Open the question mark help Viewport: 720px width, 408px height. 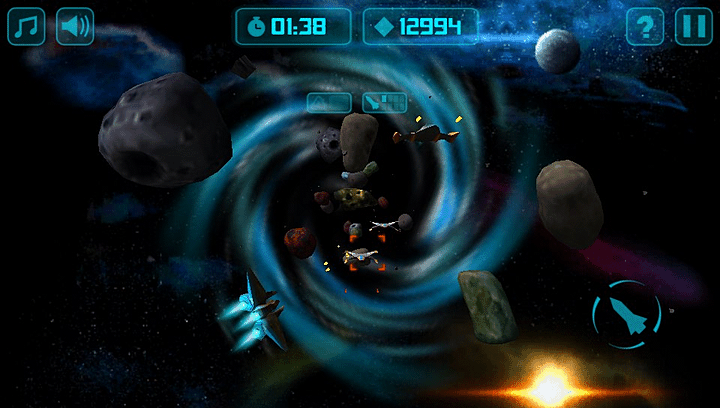645,26
